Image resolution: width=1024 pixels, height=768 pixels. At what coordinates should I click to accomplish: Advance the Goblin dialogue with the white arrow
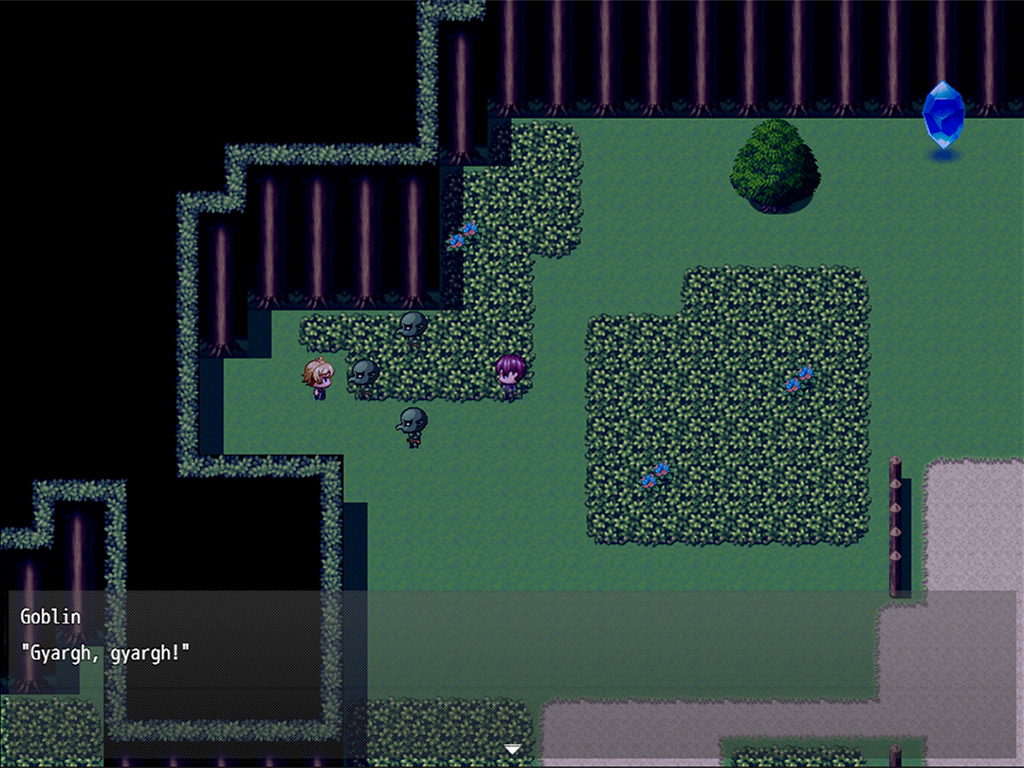[x=512, y=749]
